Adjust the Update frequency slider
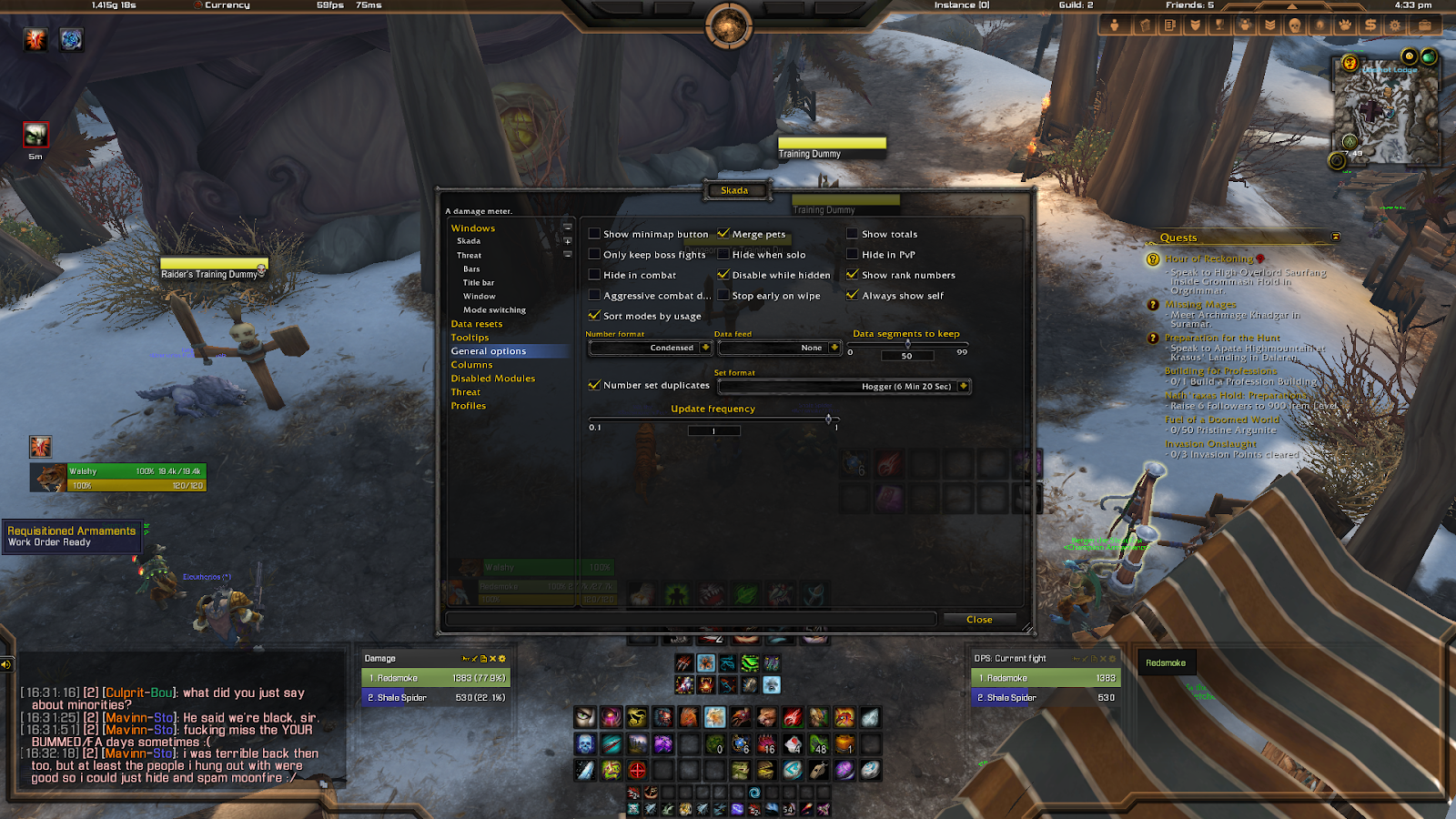 click(x=828, y=420)
